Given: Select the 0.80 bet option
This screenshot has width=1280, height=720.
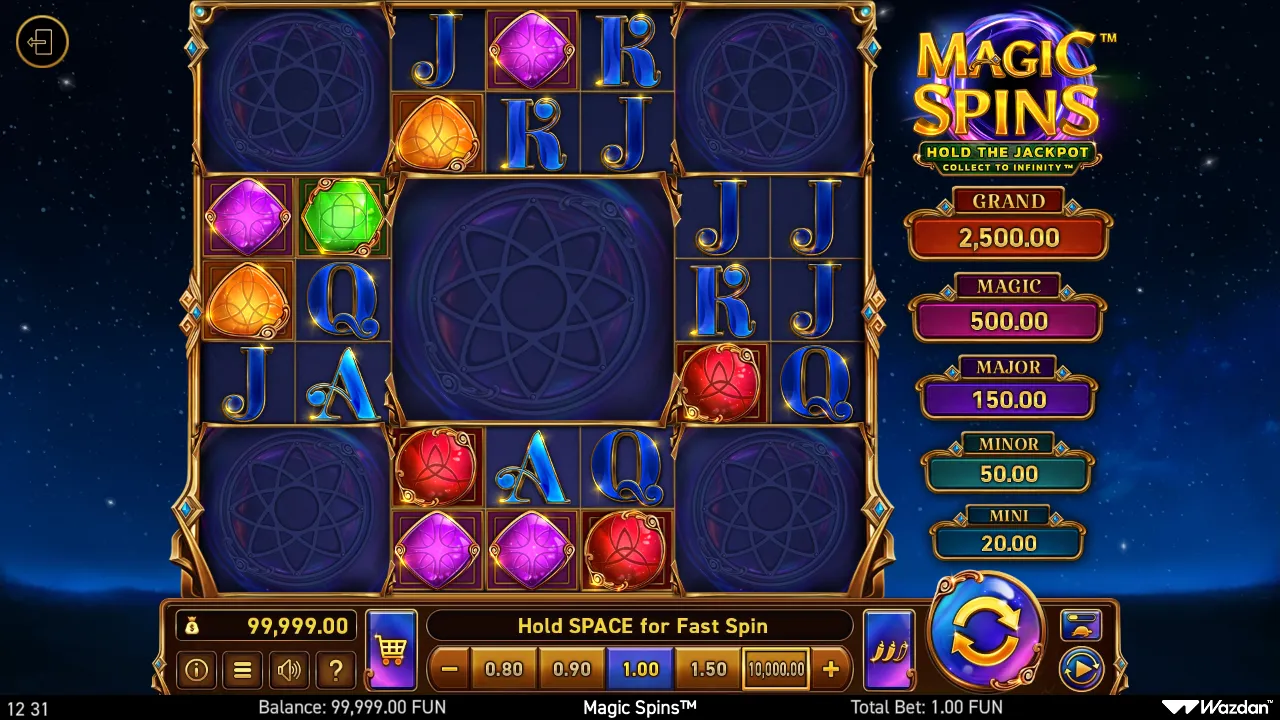Looking at the screenshot, I should [504, 669].
